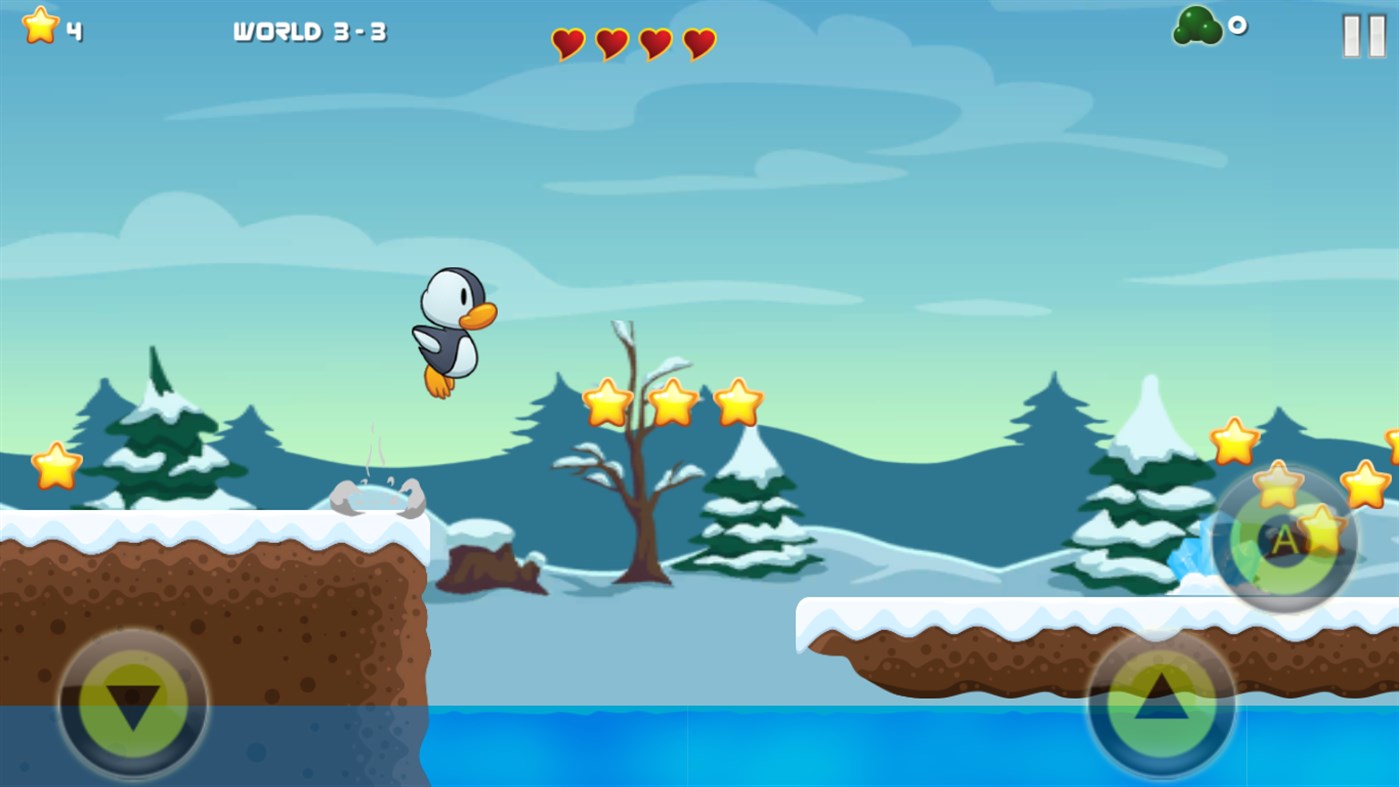Click the enemy kill count number
This screenshot has height=787, width=1399.
point(1238,26)
